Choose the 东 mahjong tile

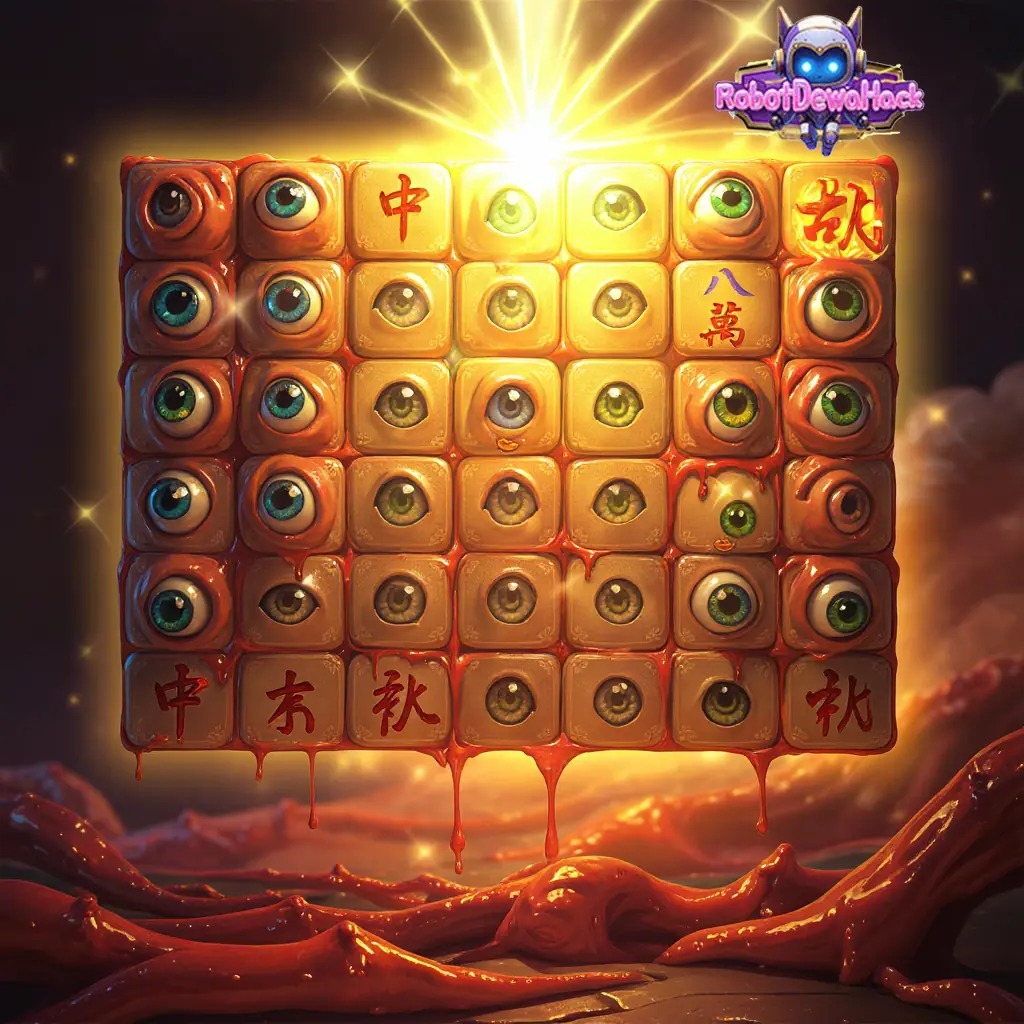click(x=291, y=700)
